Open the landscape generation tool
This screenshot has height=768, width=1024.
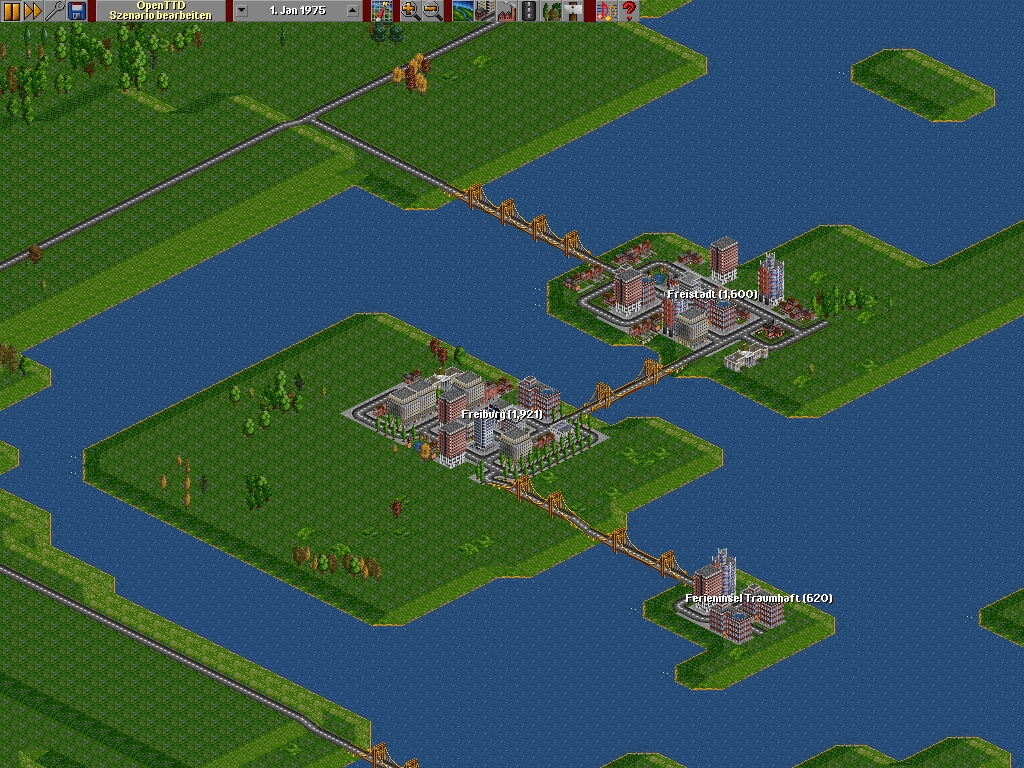click(463, 11)
